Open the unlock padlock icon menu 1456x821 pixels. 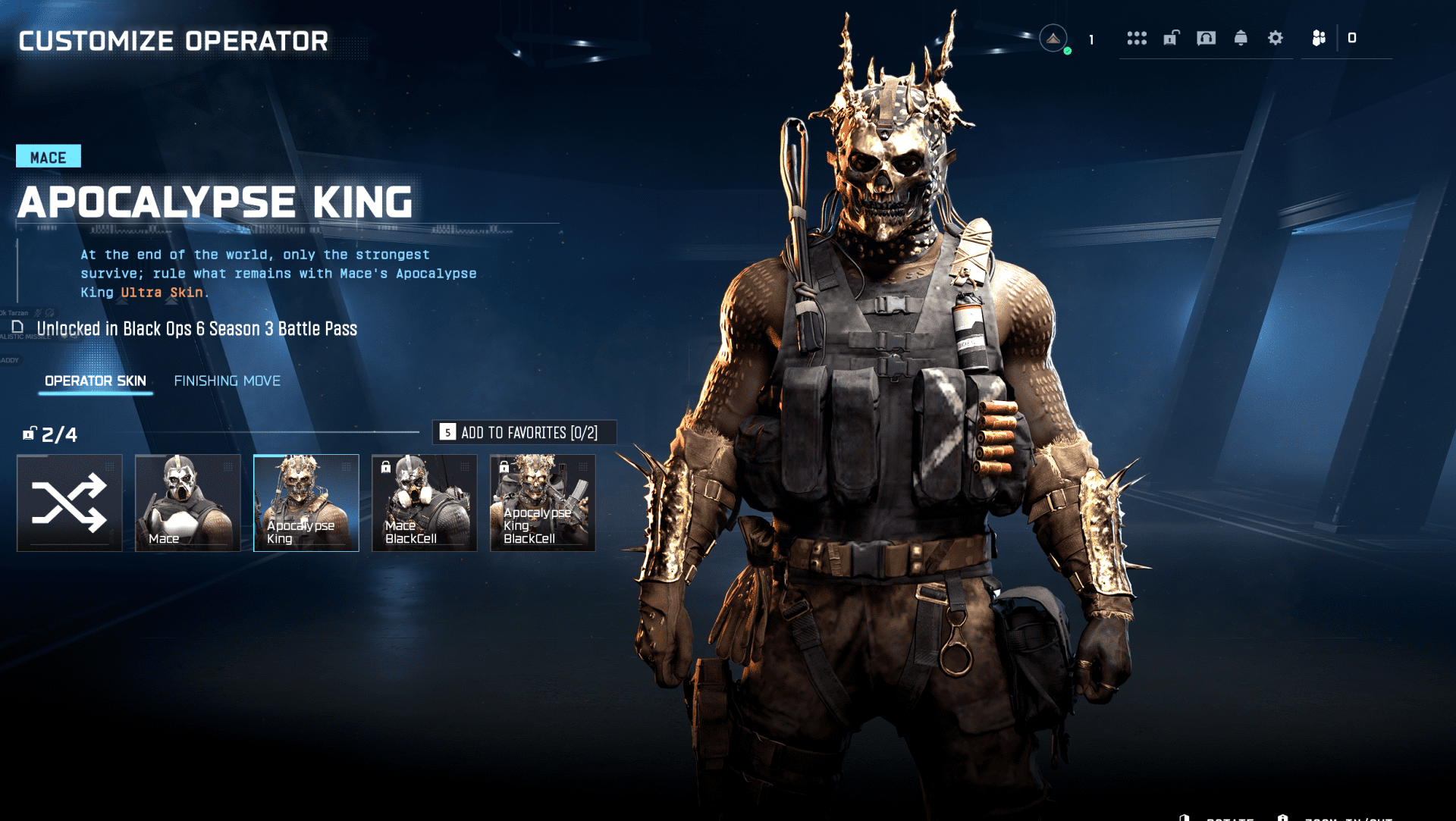pos(1172,38)
